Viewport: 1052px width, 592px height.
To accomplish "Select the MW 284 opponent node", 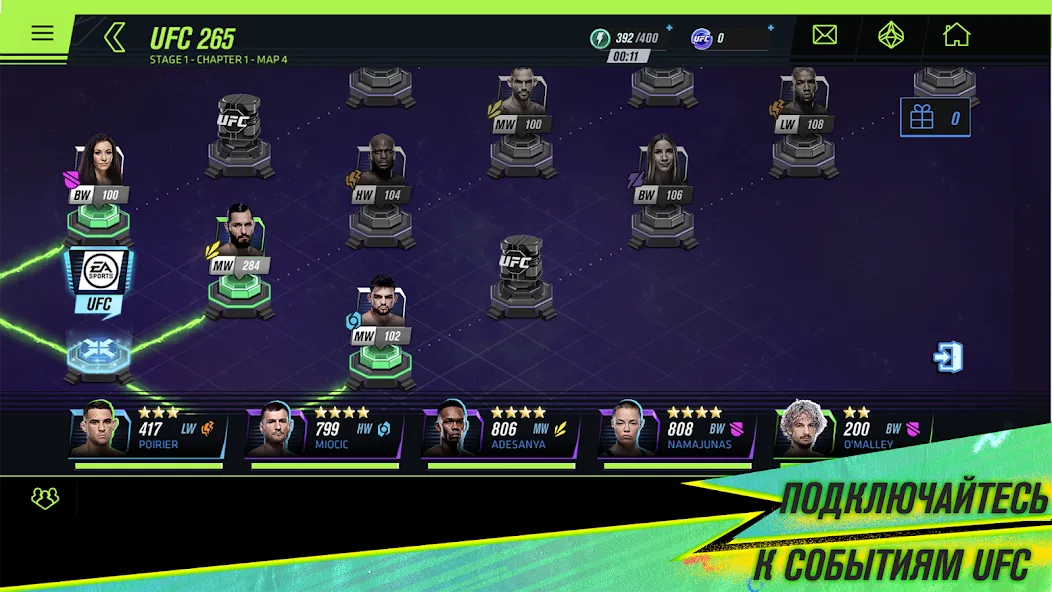I will click(239, 240).
